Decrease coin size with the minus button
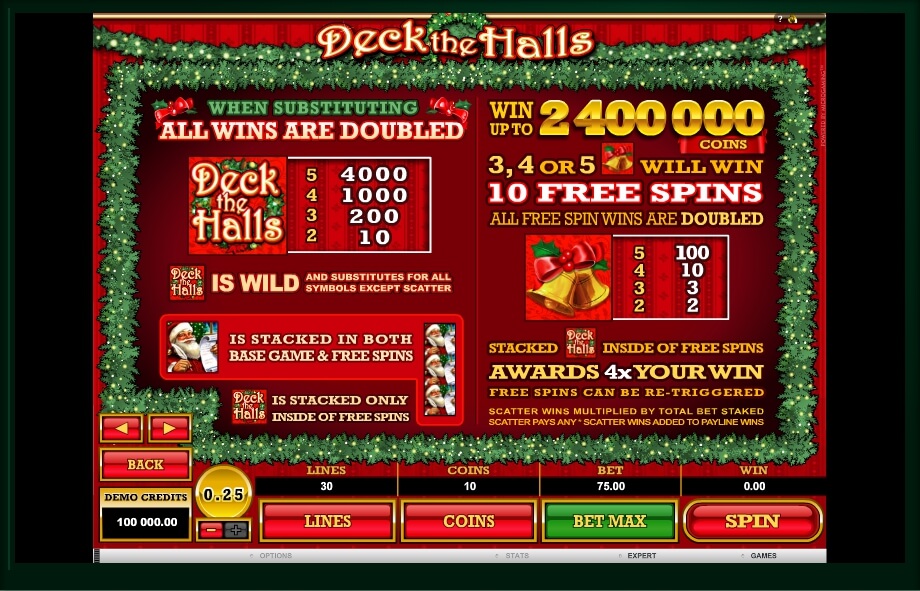 tap(211, 530)
